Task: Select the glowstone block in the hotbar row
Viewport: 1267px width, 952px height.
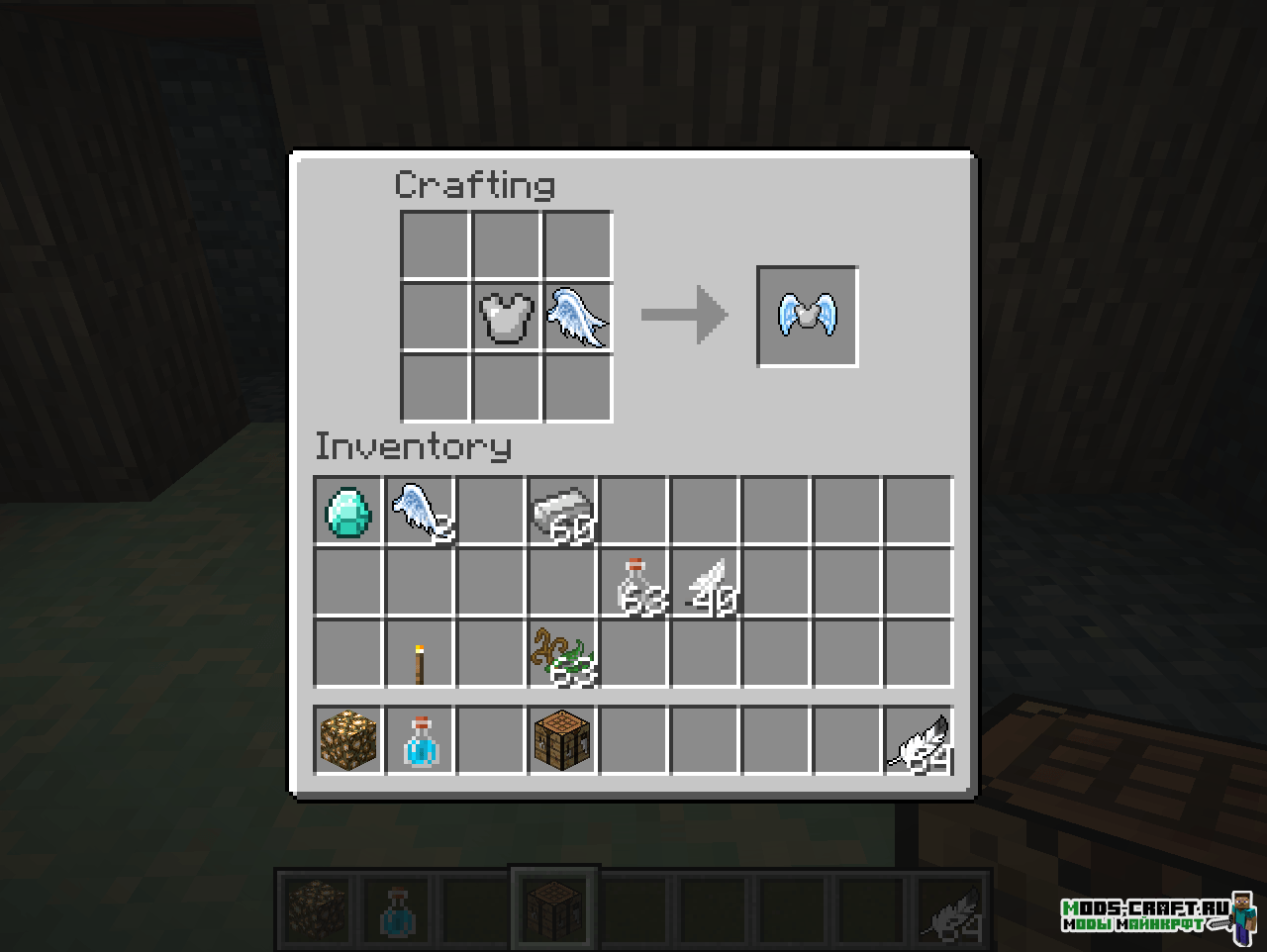Action: [x=348, y=740]
